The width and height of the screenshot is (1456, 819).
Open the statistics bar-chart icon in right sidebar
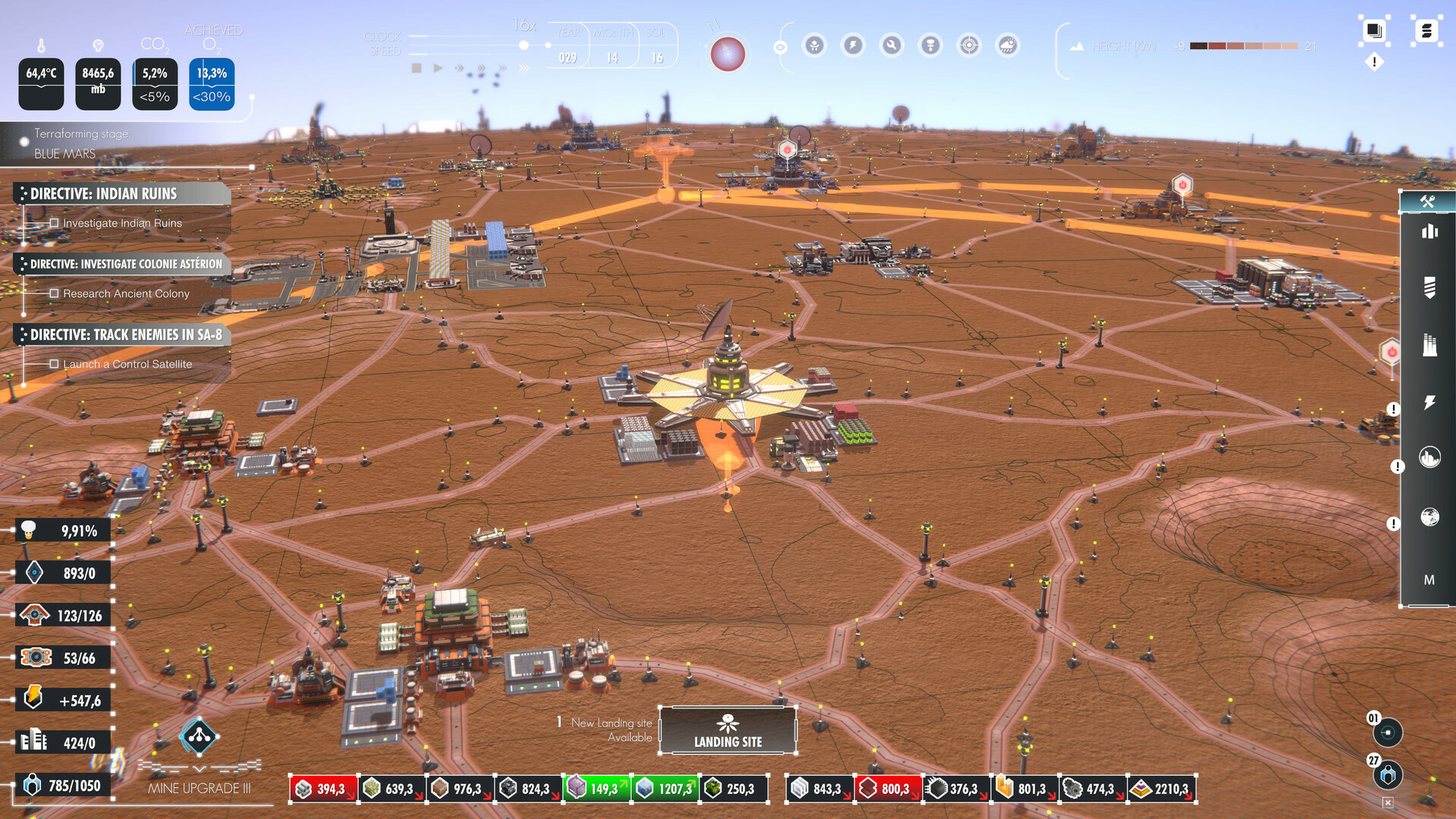click(1429, 231)
